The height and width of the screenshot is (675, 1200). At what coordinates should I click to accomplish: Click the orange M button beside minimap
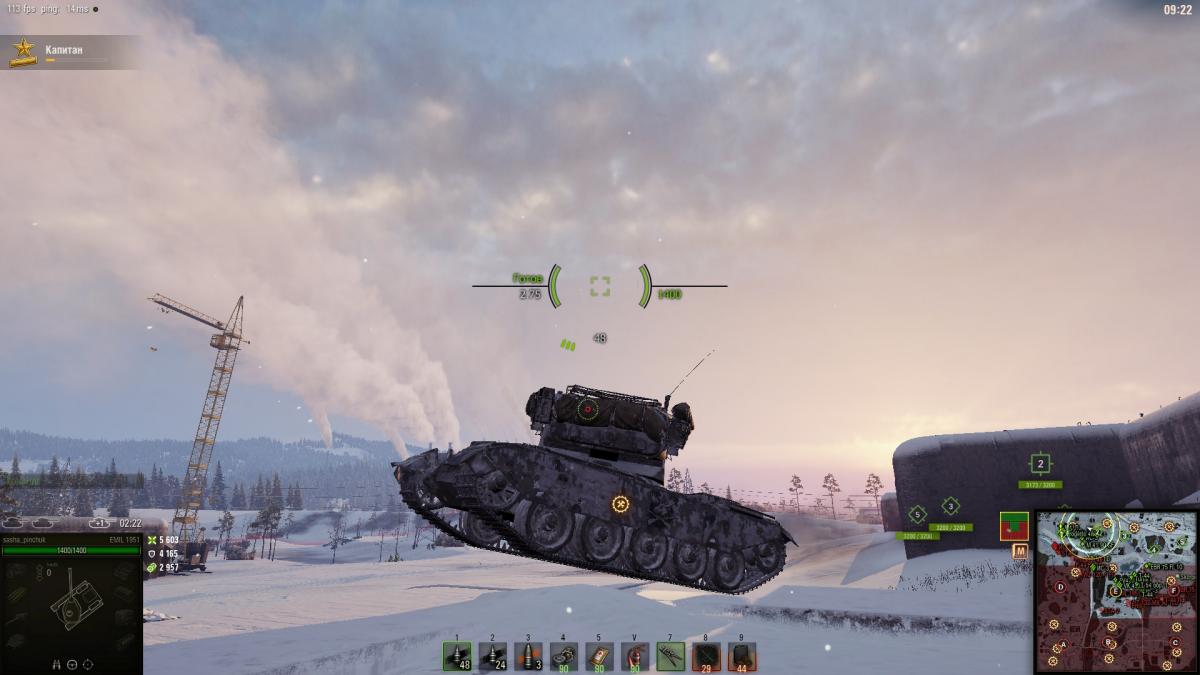(x=1020, y=551)
